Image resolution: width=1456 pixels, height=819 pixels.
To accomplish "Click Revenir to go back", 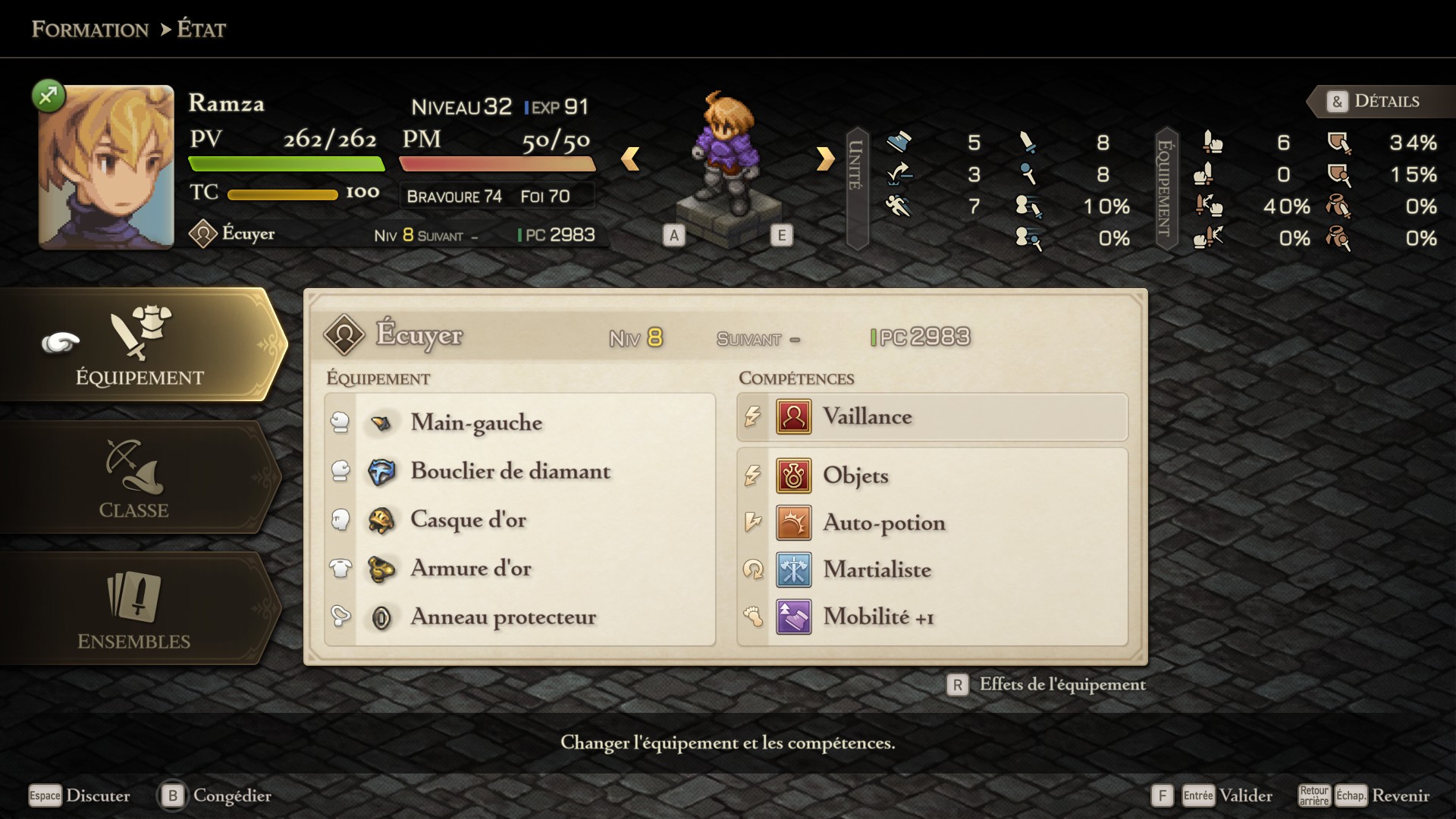I will coord(1400,795).
